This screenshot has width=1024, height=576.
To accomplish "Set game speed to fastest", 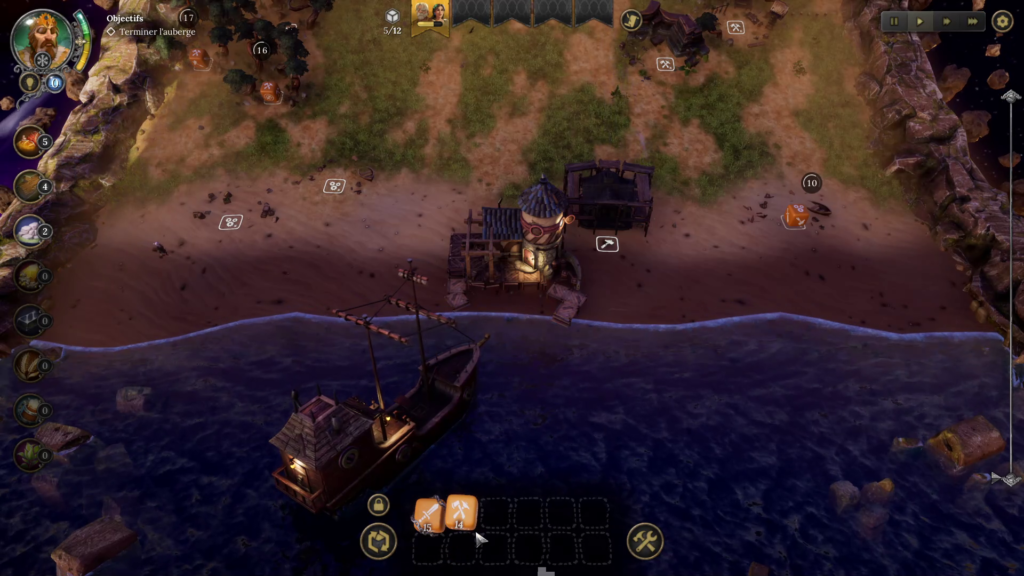I will click(x=972, y=21).
